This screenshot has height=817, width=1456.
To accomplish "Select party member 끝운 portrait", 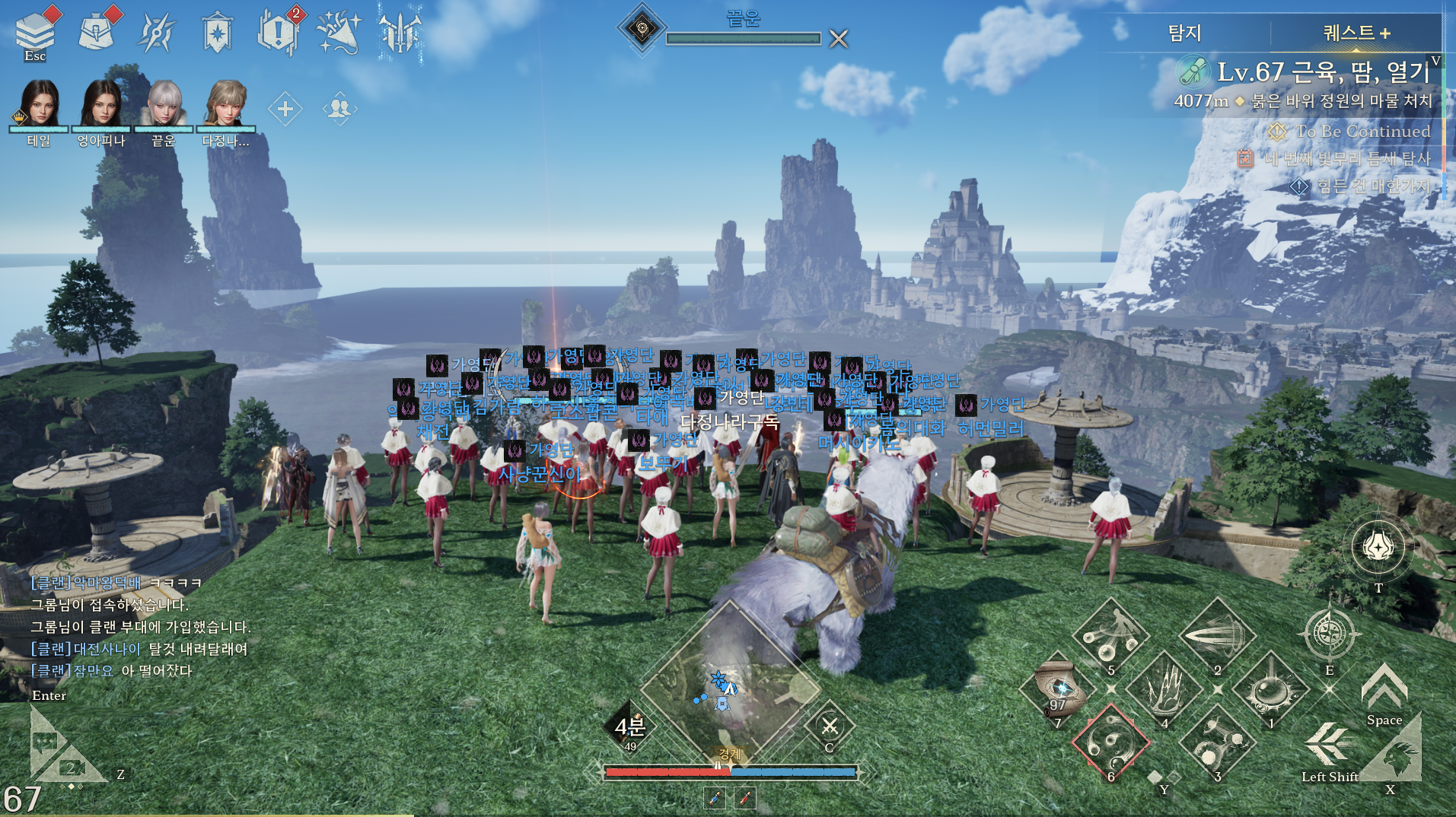I will pos(164,103).
